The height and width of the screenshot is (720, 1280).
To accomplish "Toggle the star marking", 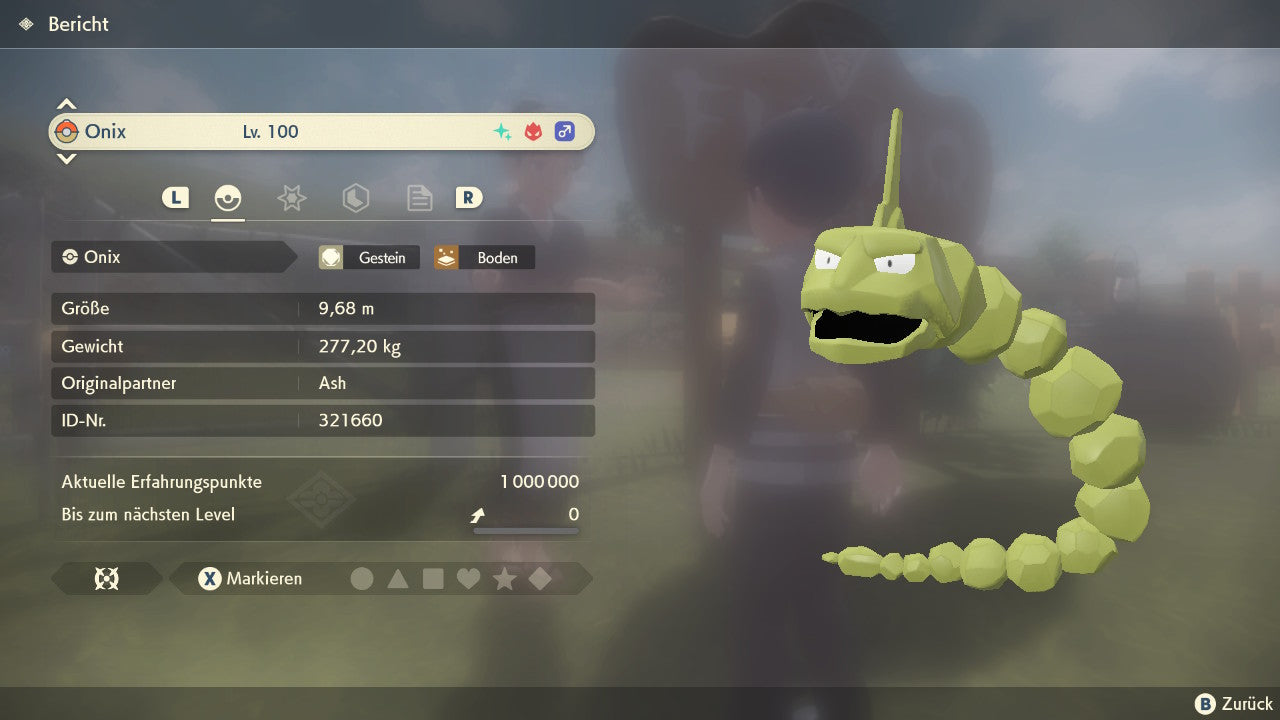I will [504, 578].
